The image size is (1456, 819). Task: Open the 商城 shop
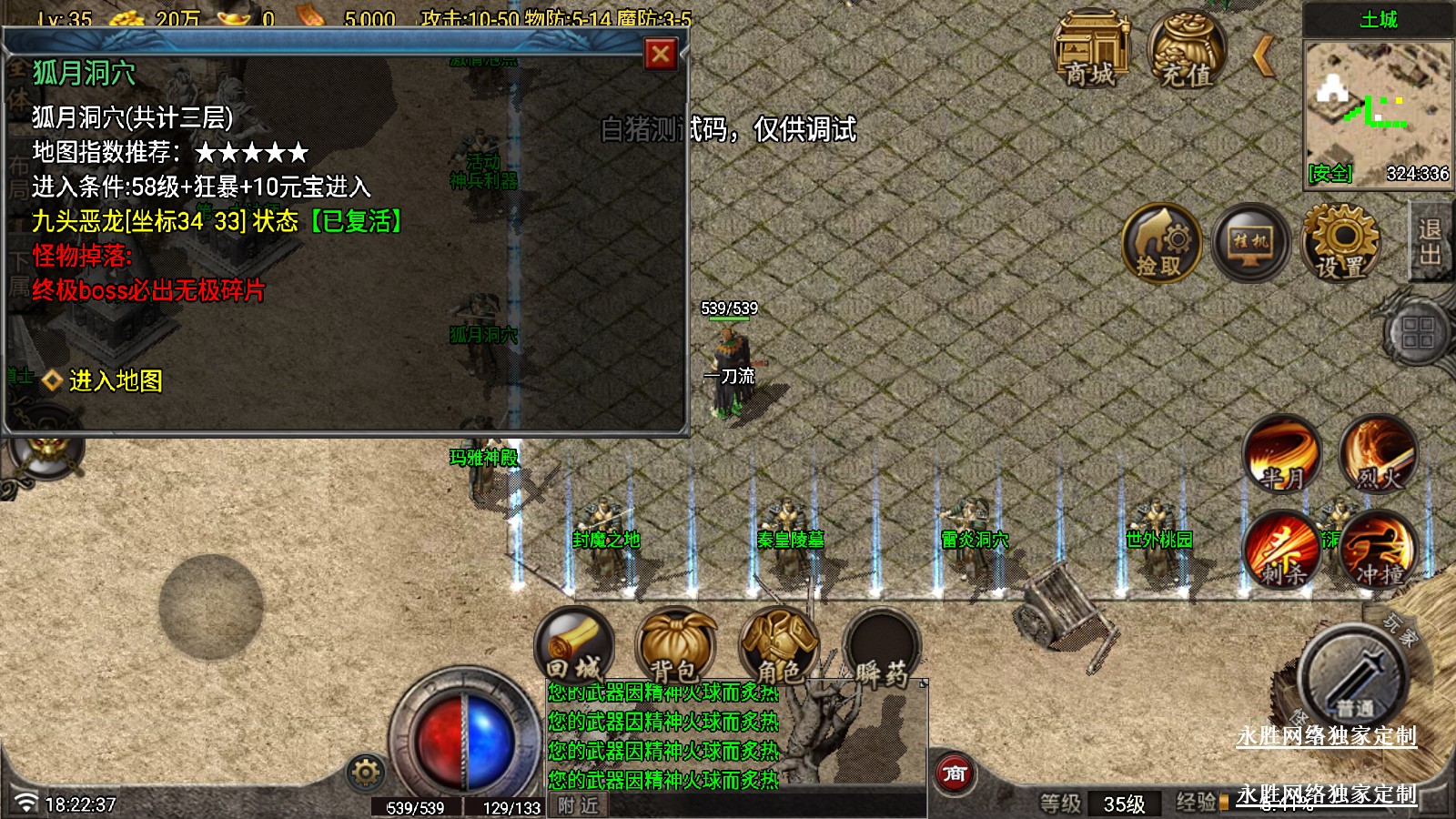click(1090, 51)
